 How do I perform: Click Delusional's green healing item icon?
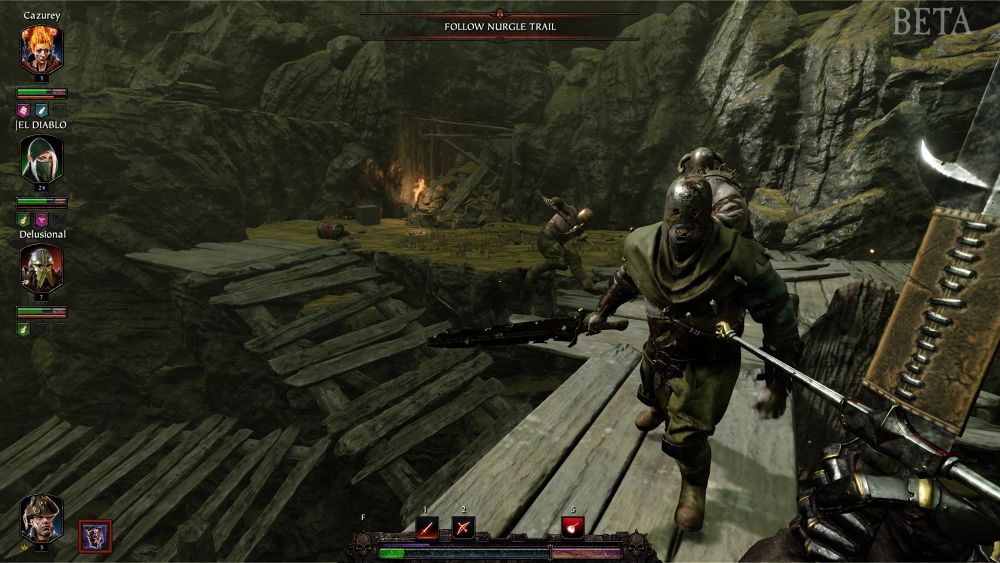point(24,329)
